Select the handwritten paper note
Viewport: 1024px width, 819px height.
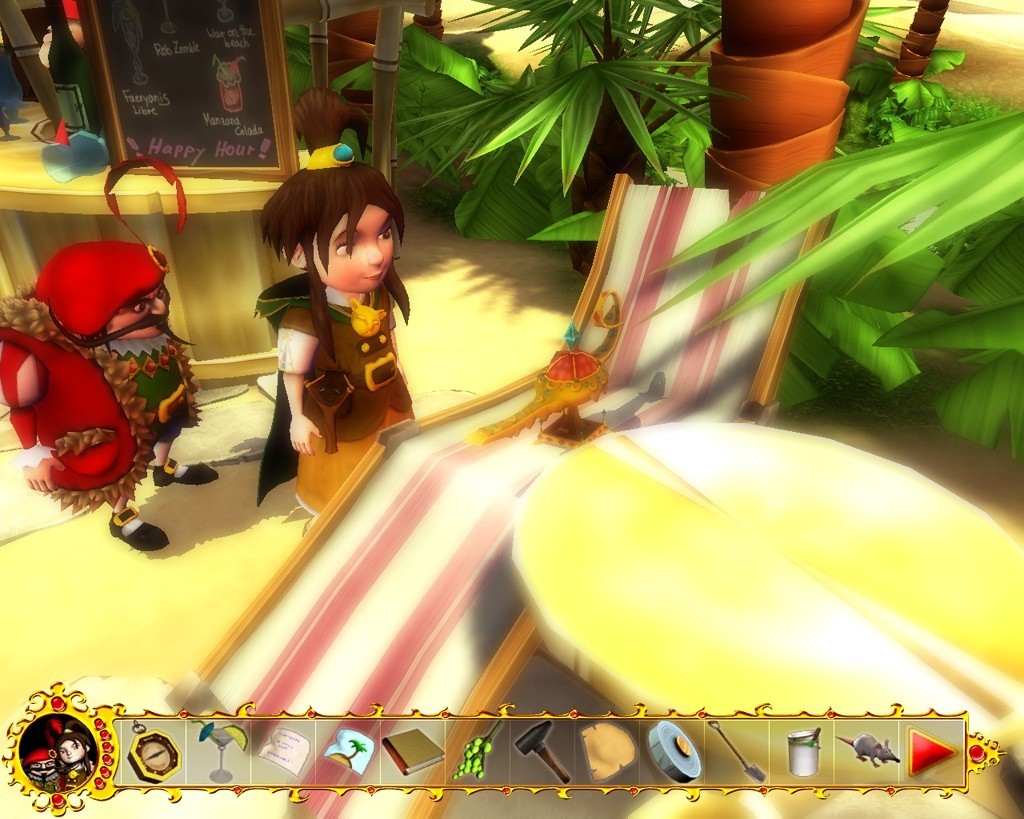[283, 751]
